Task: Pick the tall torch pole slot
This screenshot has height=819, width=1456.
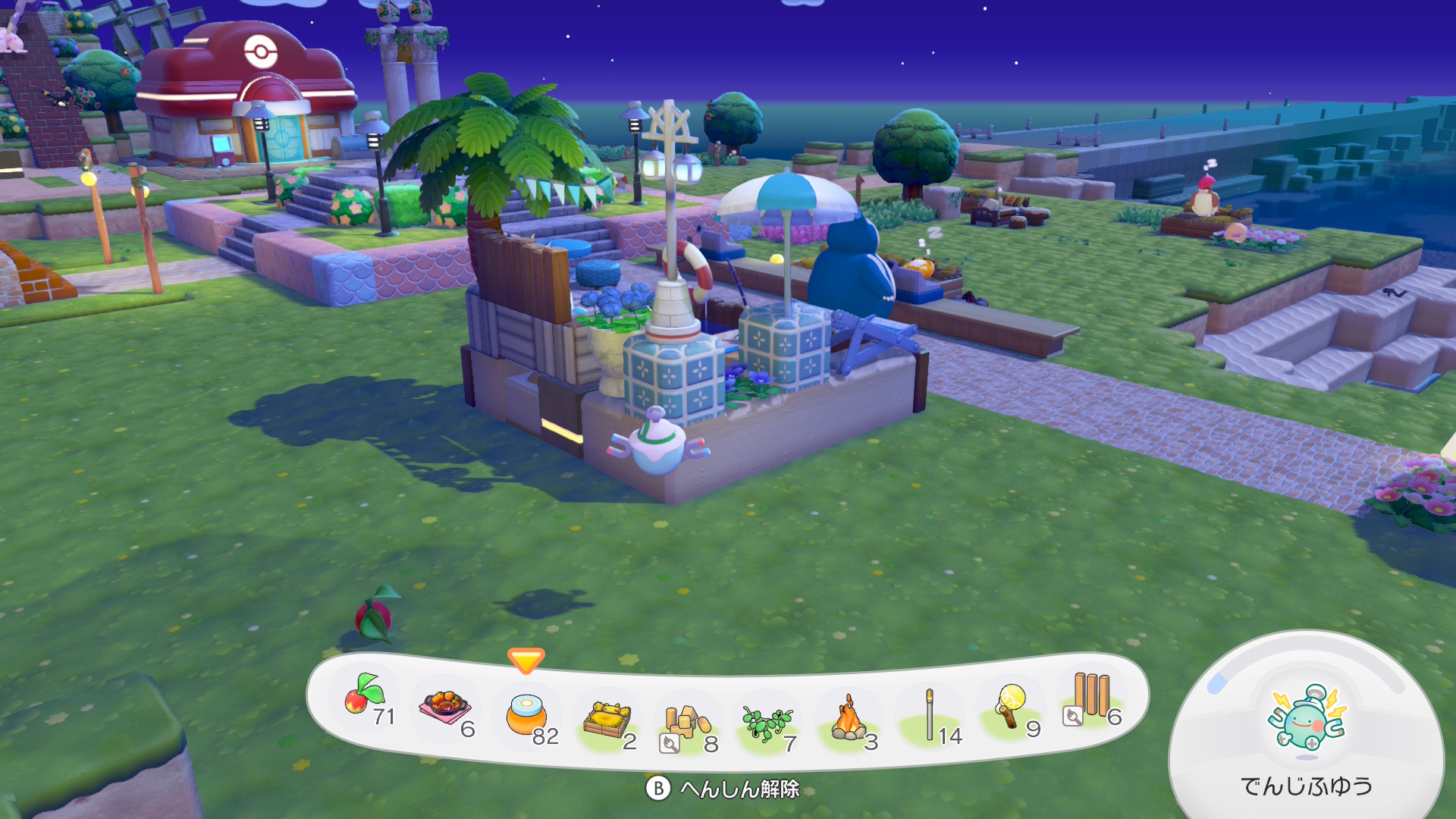Action: point(930,714)
